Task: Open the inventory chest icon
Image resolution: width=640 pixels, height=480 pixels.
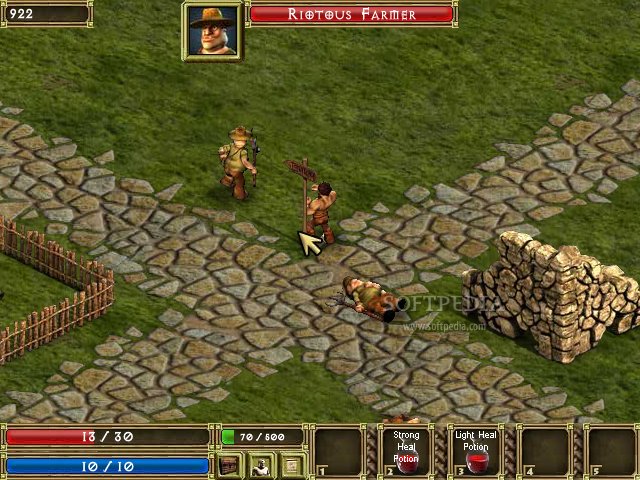Action: [231, 465]
